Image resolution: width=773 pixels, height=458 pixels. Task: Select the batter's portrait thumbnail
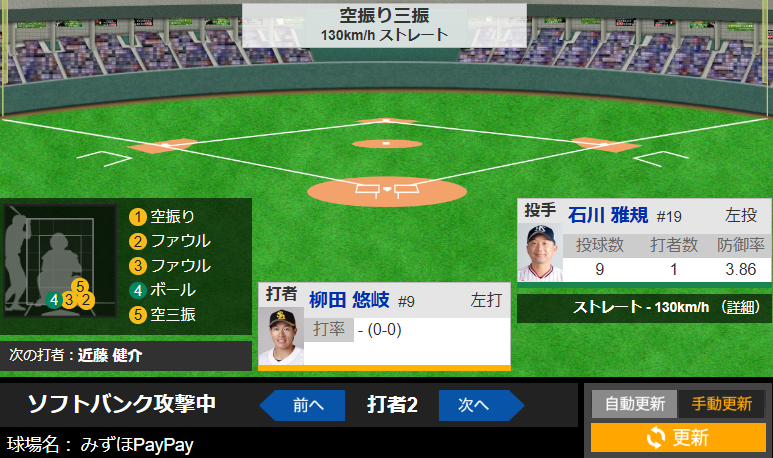point(280,335)
